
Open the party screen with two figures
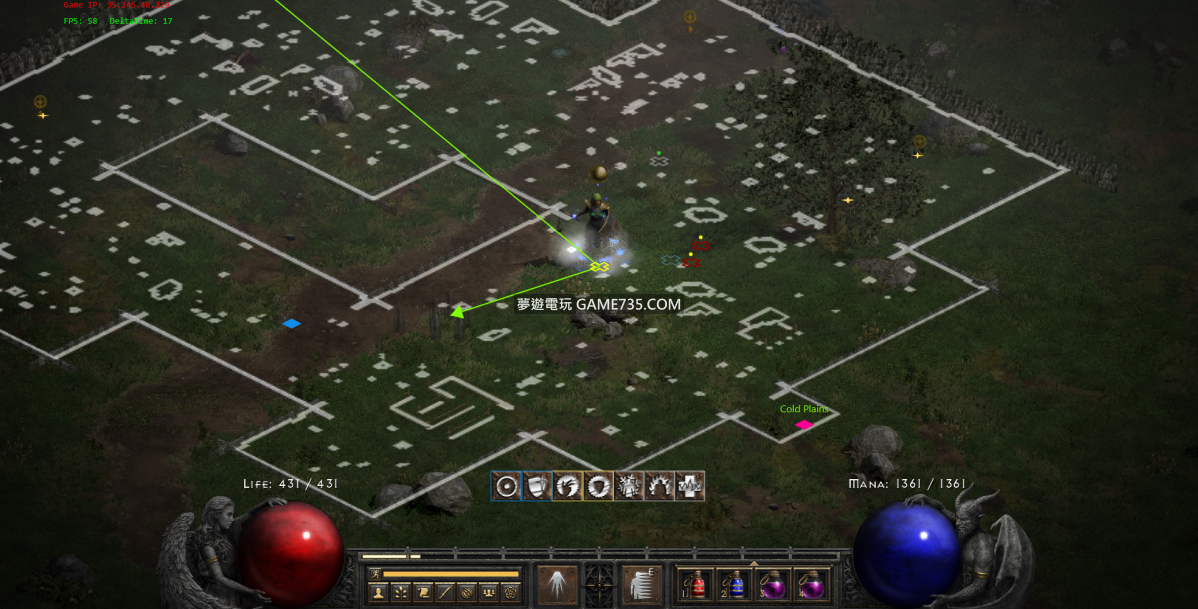point(488,592)
